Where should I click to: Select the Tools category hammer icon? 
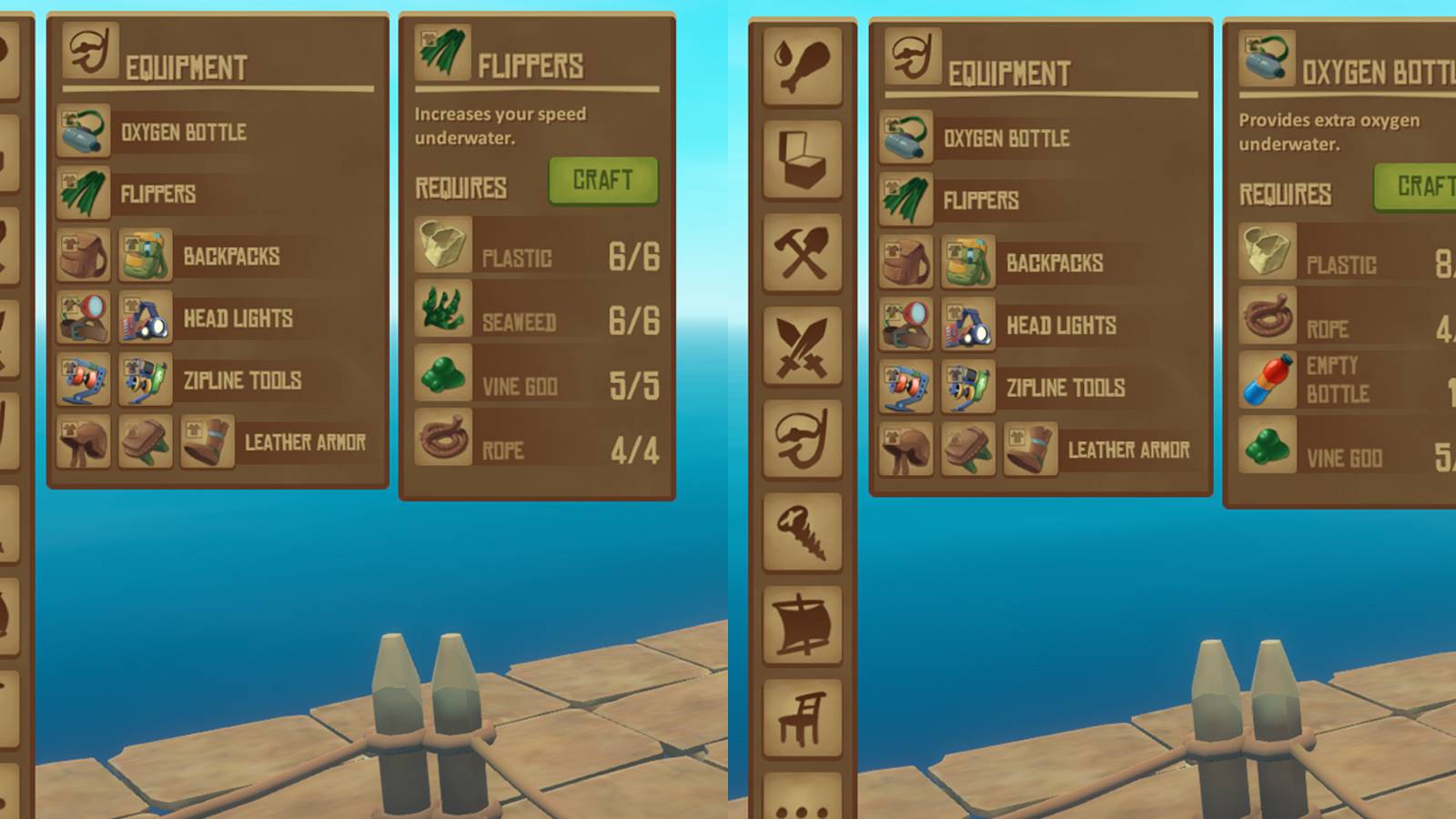click(804, 250)
